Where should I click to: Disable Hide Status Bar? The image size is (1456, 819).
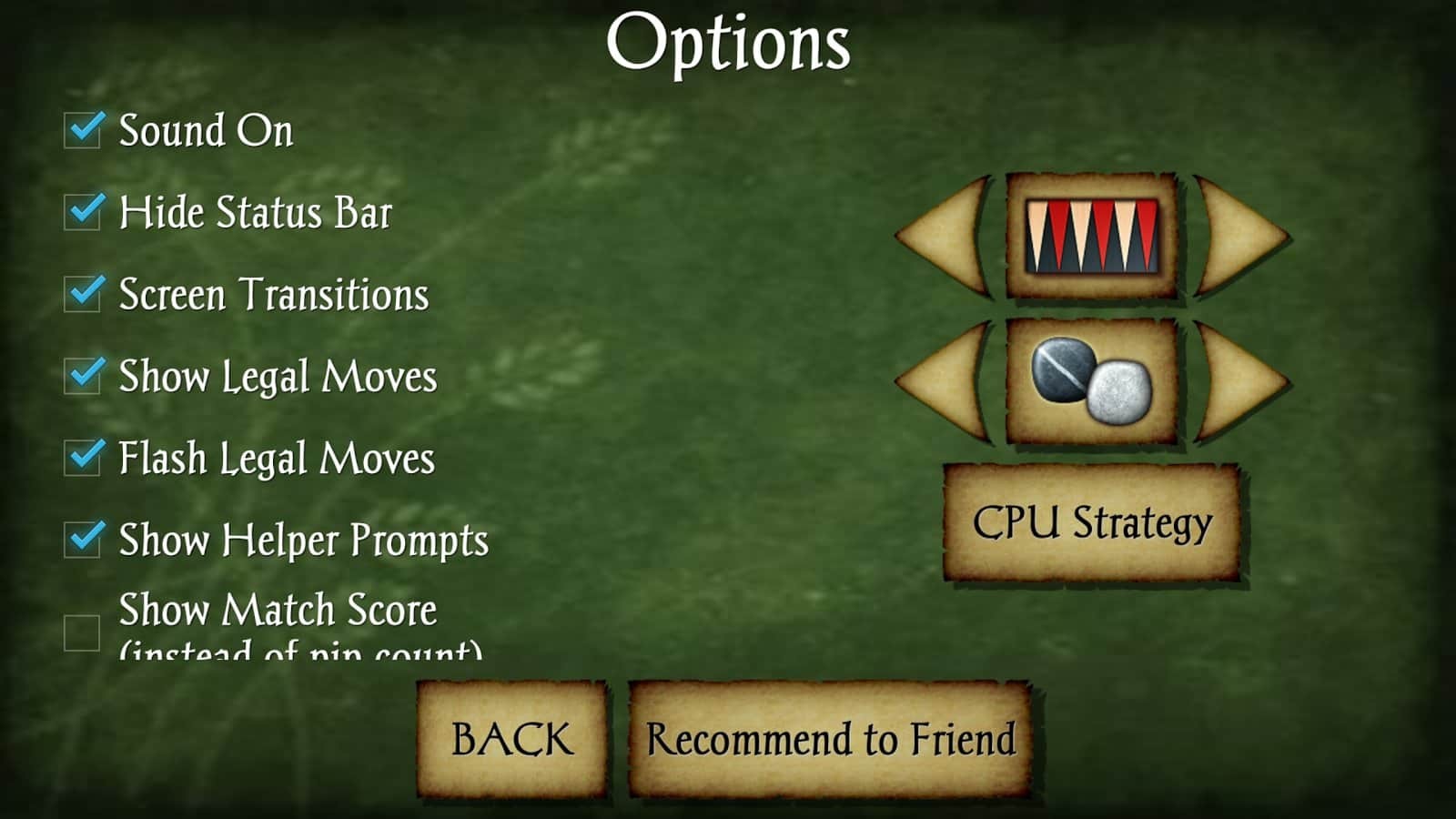click(x=82, y=211)
